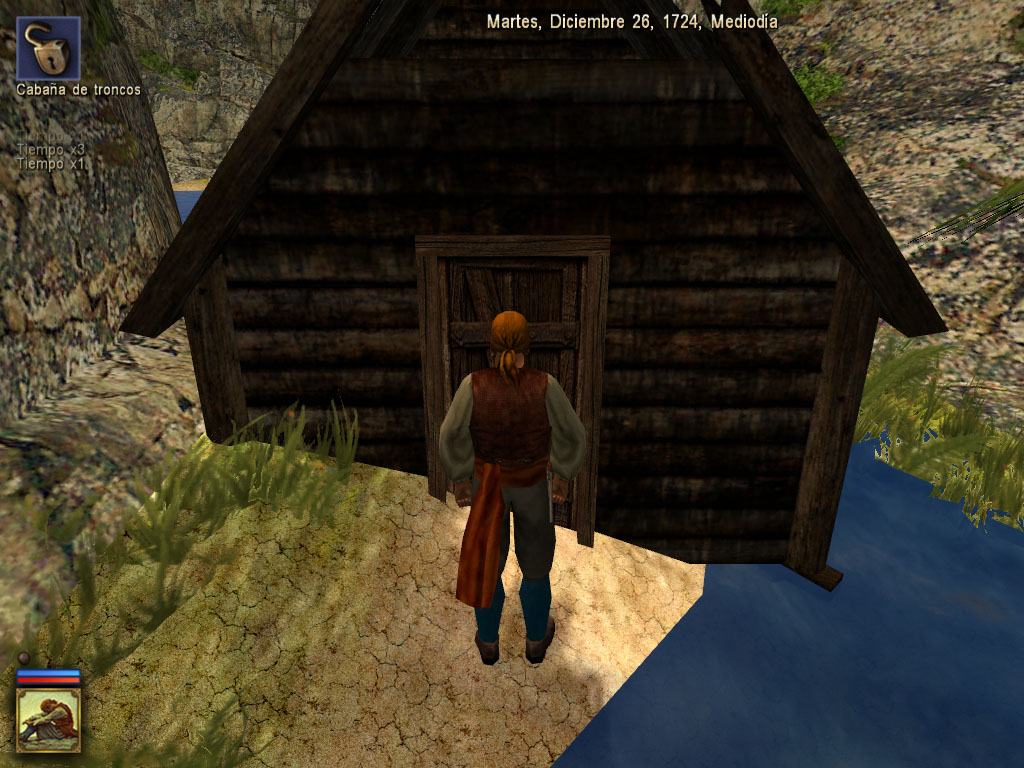Click the padlock icon for Cabaña de troncos
Viewport: 1024px width, 768px height.
tap(48, 48)
